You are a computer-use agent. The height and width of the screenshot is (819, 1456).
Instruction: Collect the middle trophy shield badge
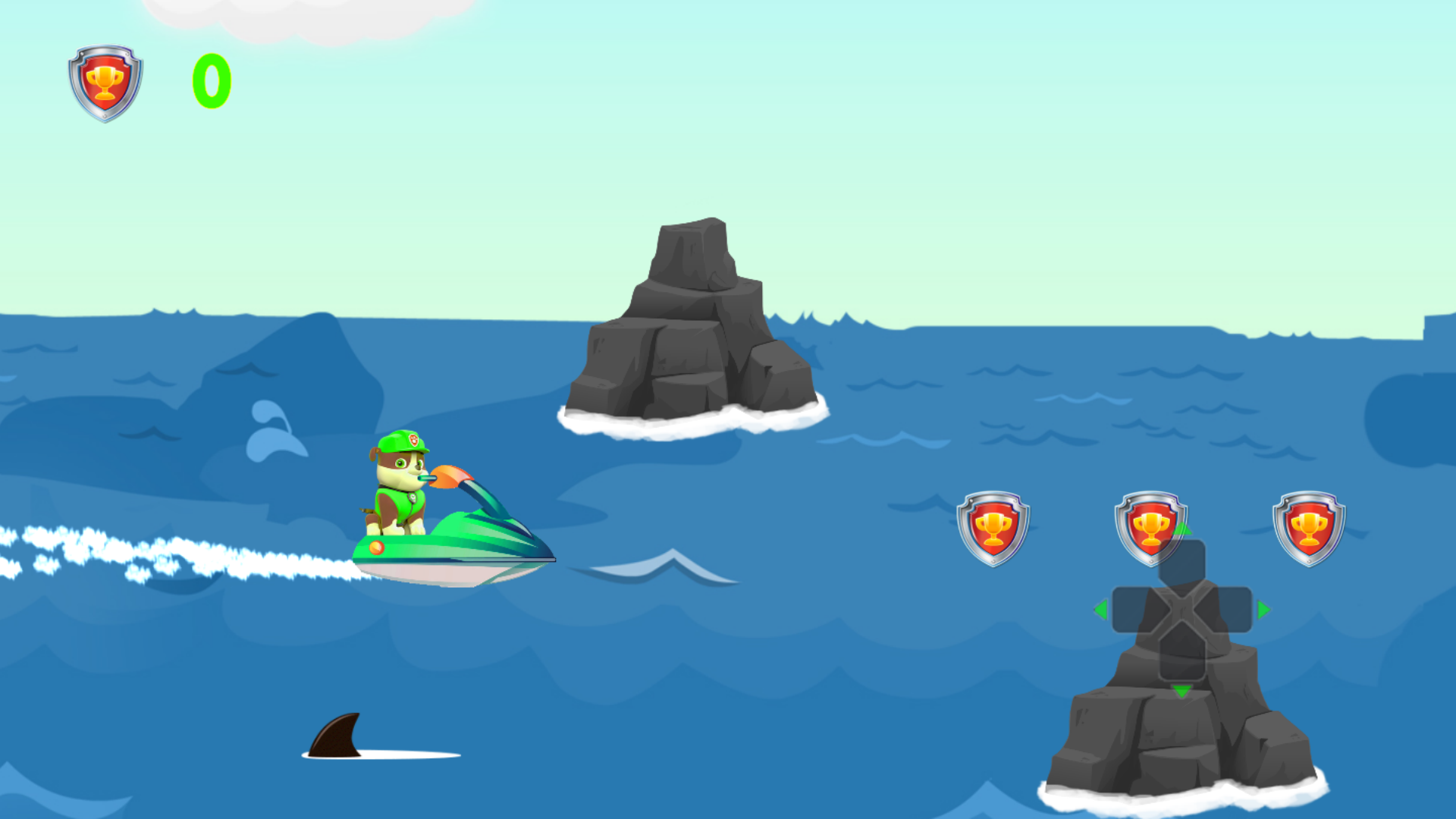1152,523
